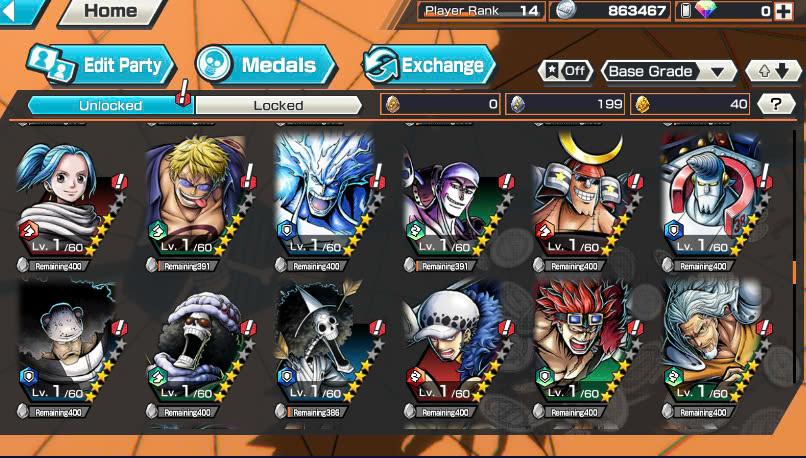This screenshot has width=806, height=458.
Task: Open the Medals menu
Action: point(265,66)
